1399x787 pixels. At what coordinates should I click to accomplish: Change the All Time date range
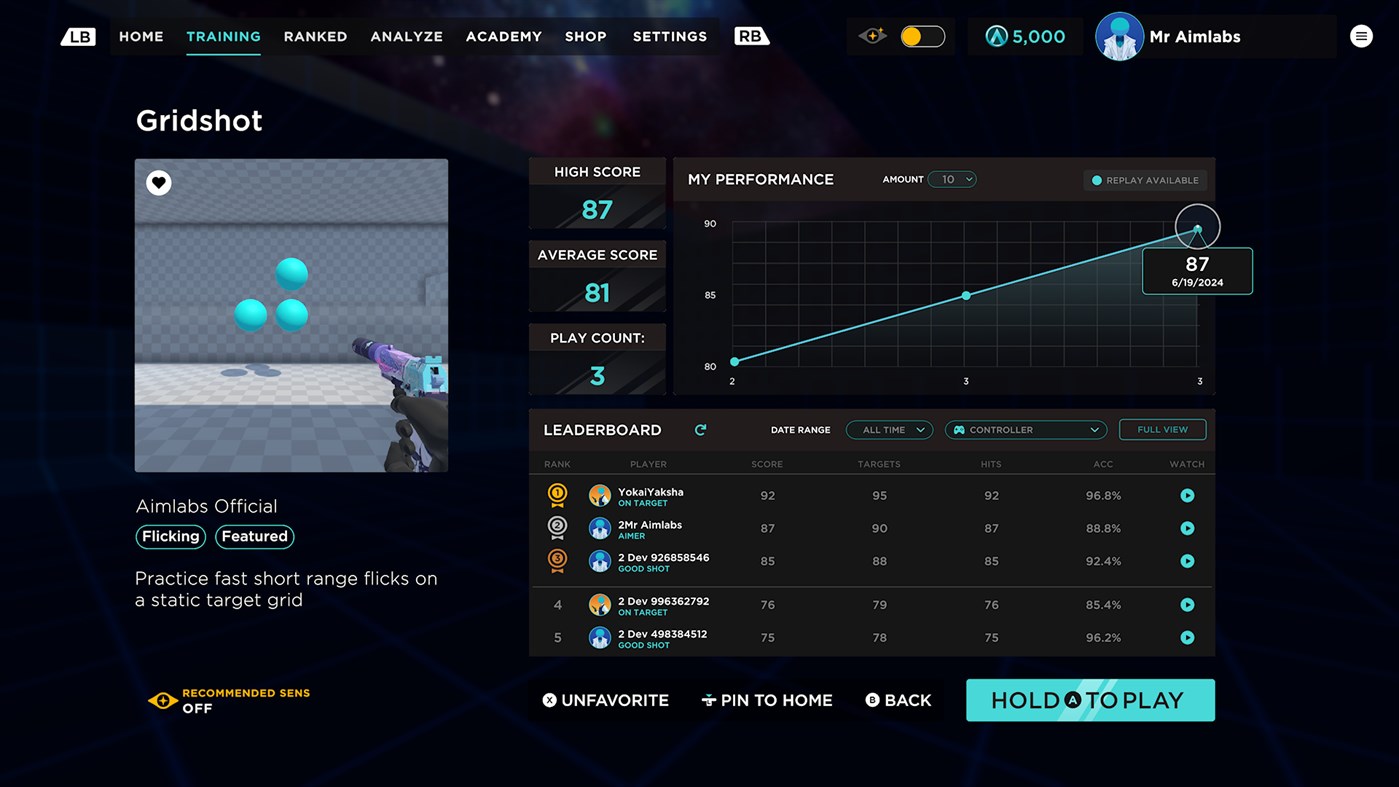[x=888, y=429]
